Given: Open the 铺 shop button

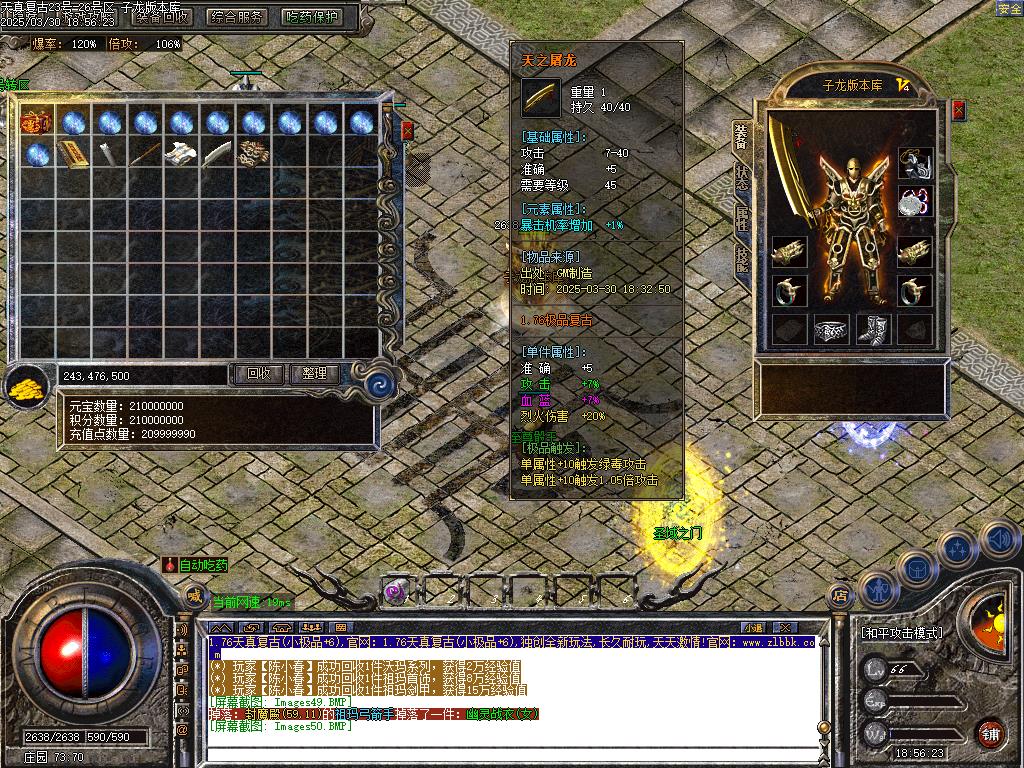Looking at the screenshot, I should [x=990, y=733].
